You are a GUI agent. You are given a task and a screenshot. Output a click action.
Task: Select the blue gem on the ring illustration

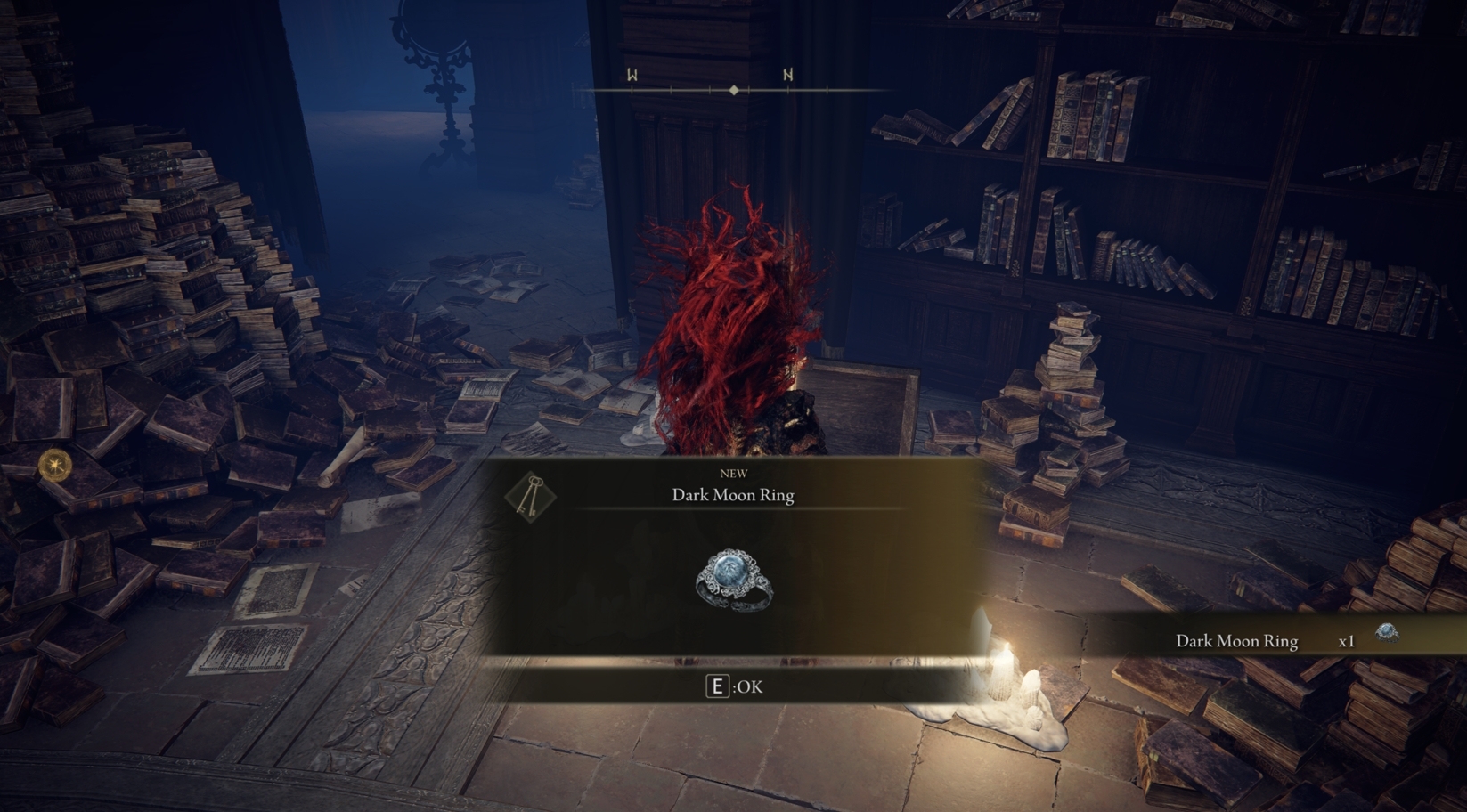[x=729, y=570]
